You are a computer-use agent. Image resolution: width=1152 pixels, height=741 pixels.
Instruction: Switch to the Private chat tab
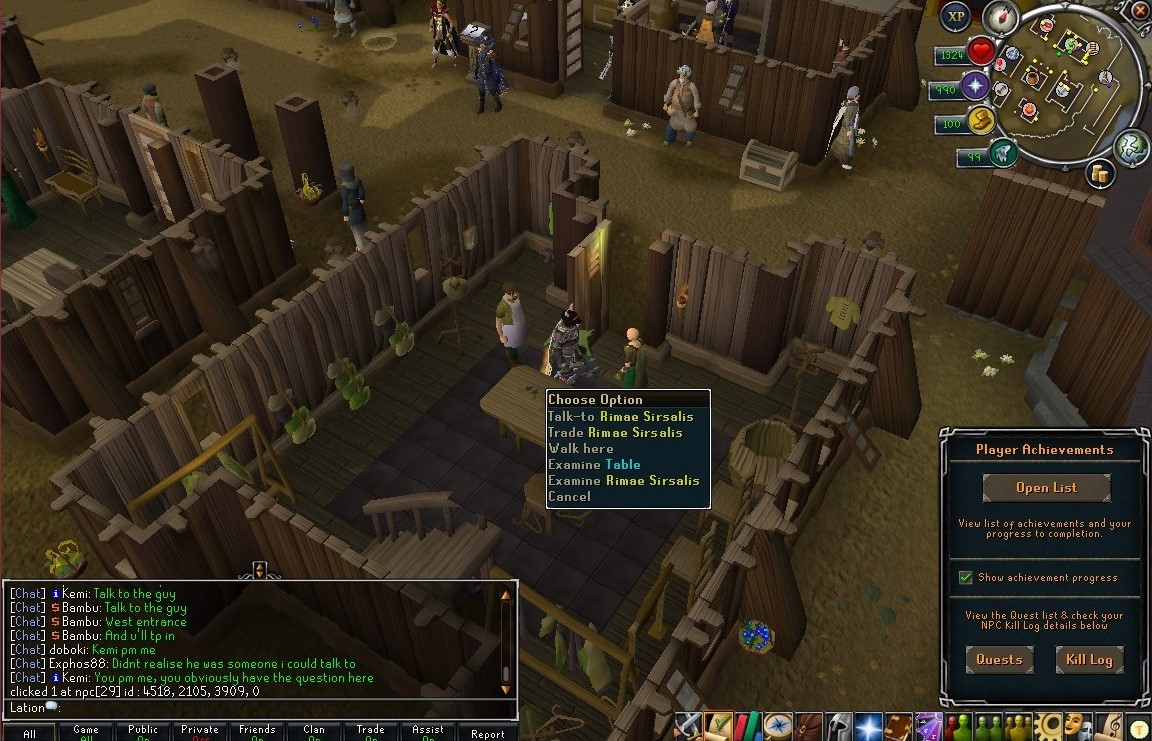(x=200, y=732)
